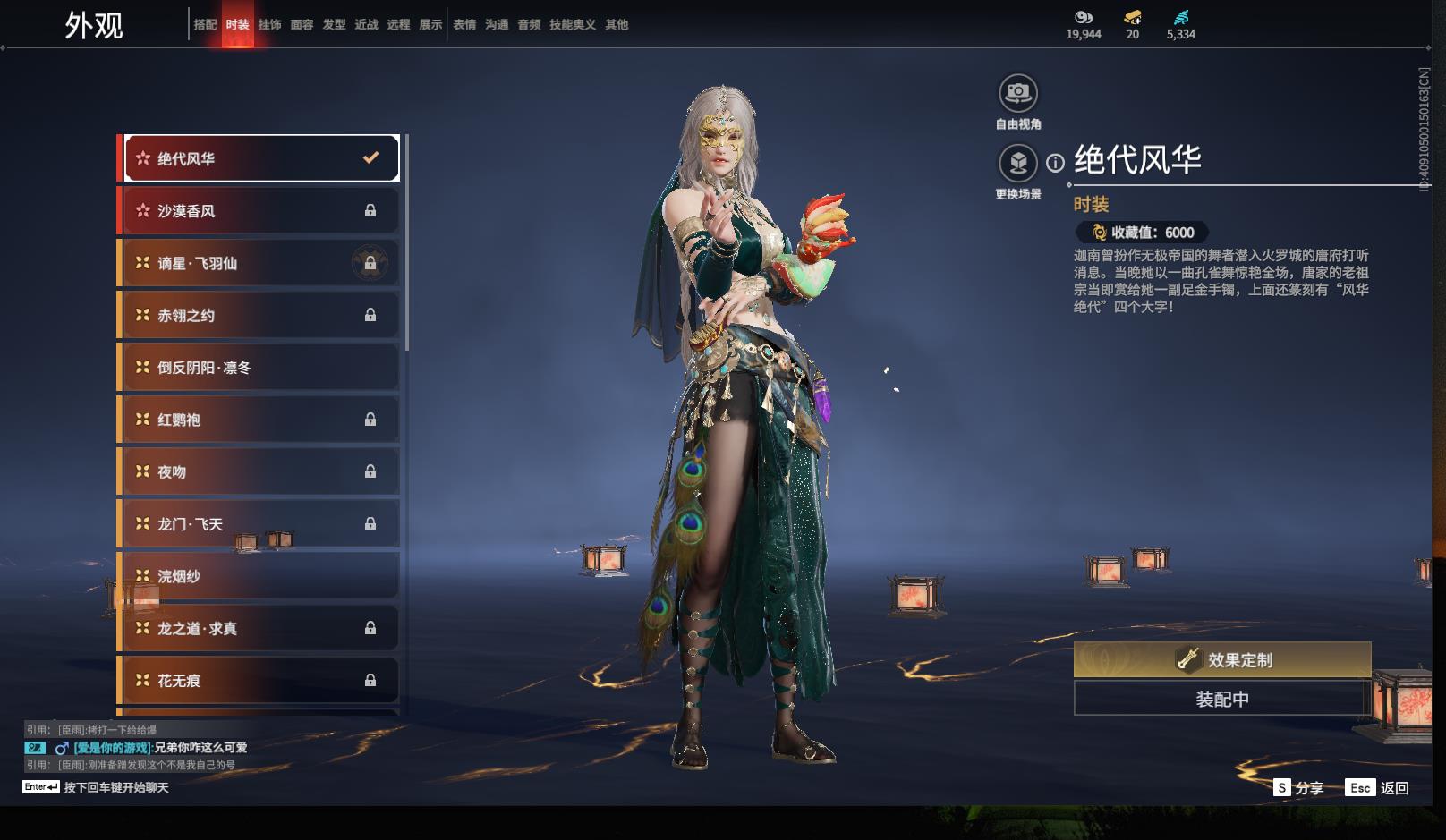Select the 沙漠香风 outfit
The height and width of the screenshot is (840, 1446).
(259, 211)
